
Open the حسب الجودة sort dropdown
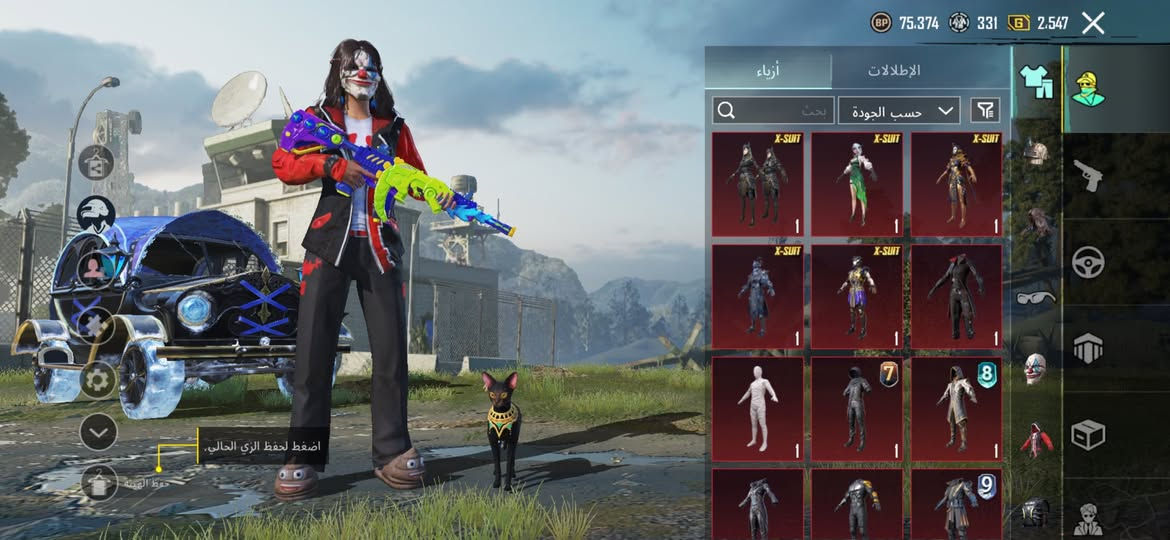[x=898, y=110]
